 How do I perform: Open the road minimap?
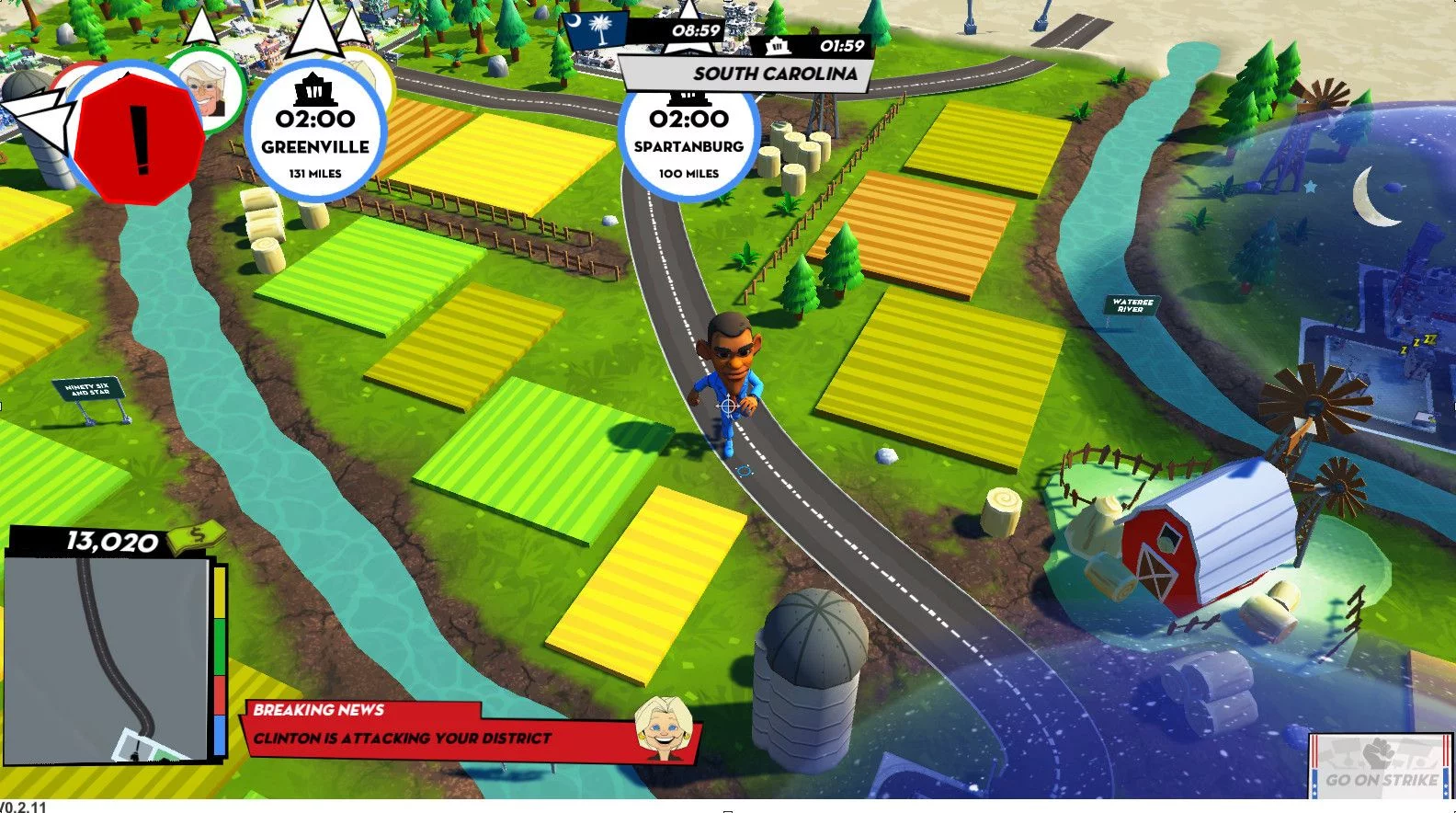107,658
